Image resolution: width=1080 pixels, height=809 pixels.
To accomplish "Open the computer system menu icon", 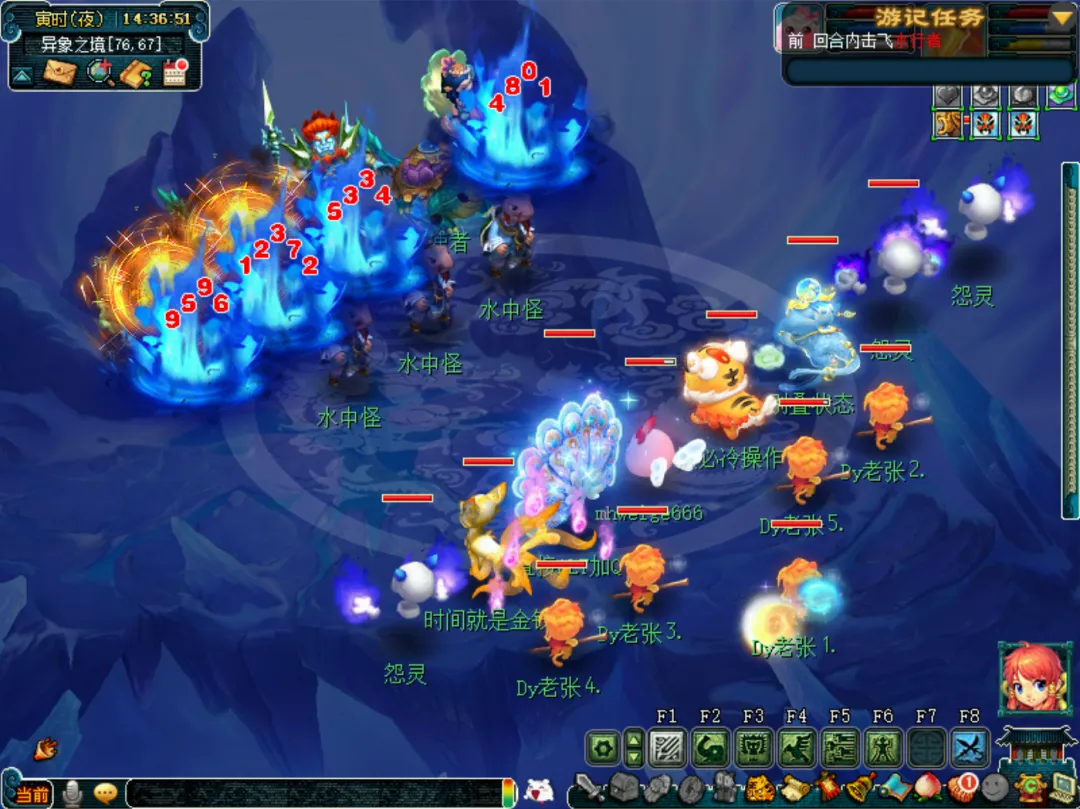I will 1063,789.
